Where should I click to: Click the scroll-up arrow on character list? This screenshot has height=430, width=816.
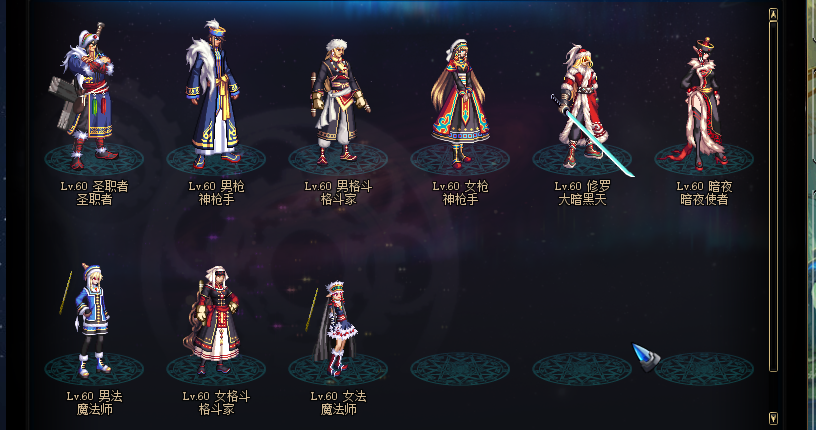(773, 15)
